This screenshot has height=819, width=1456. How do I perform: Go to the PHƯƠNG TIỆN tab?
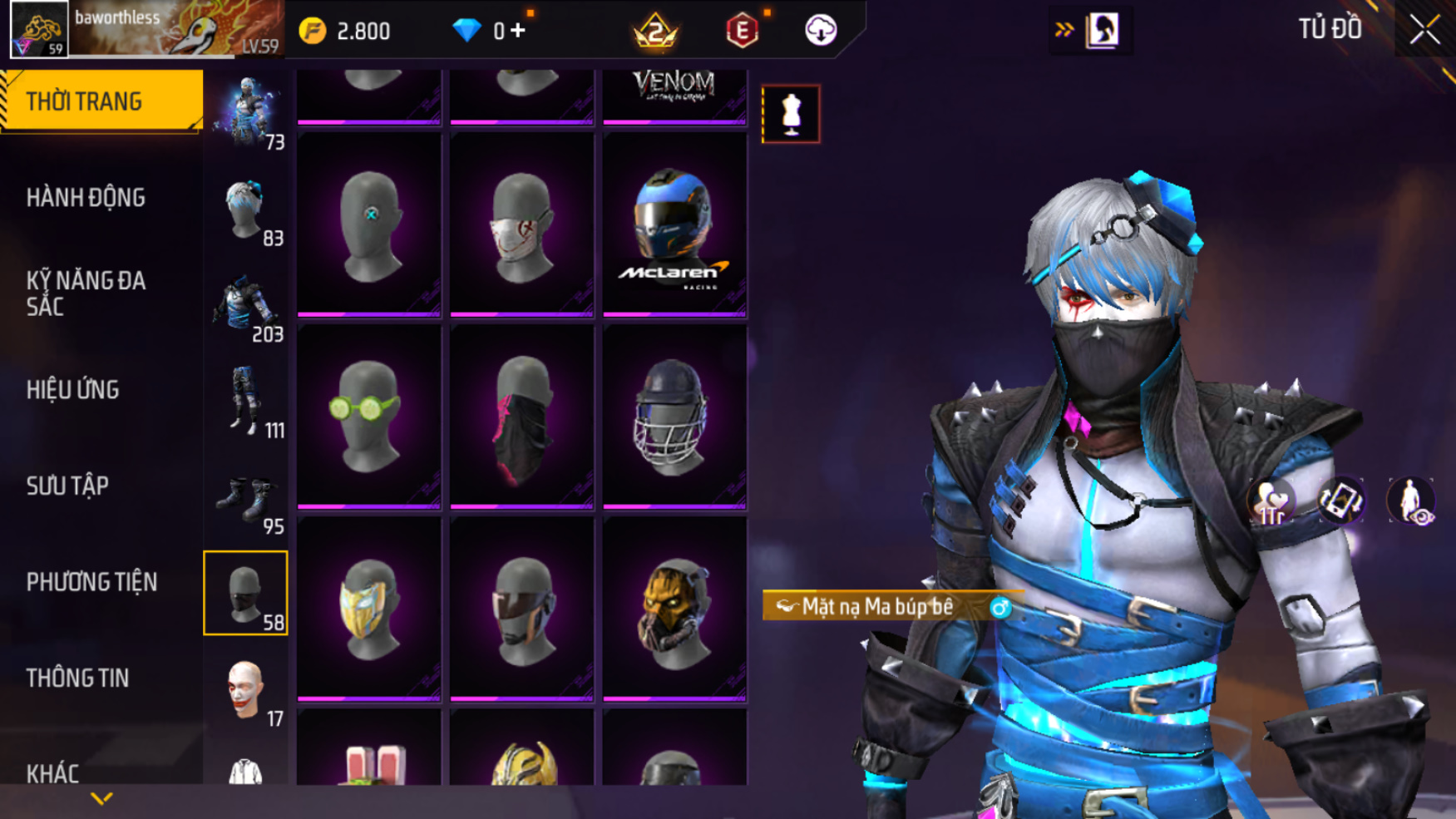[x=91, y=582]
